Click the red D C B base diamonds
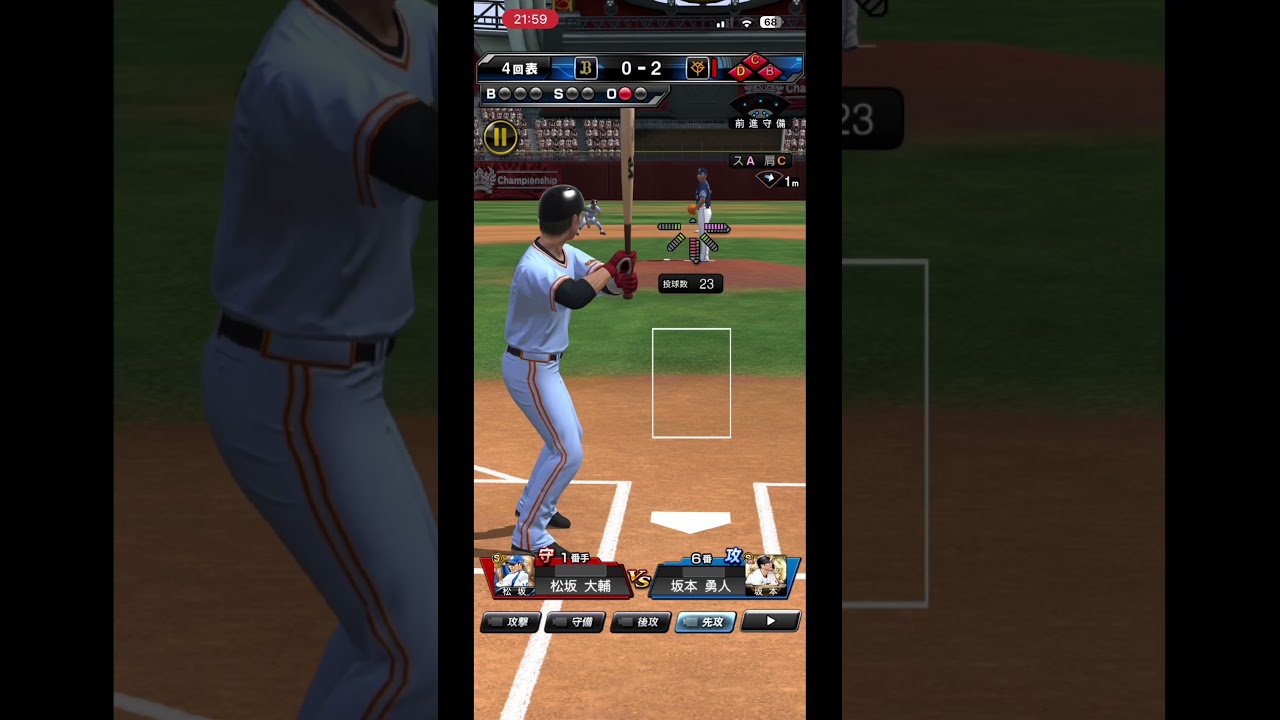Screen dimensions: 1280x720 [755, 68]
